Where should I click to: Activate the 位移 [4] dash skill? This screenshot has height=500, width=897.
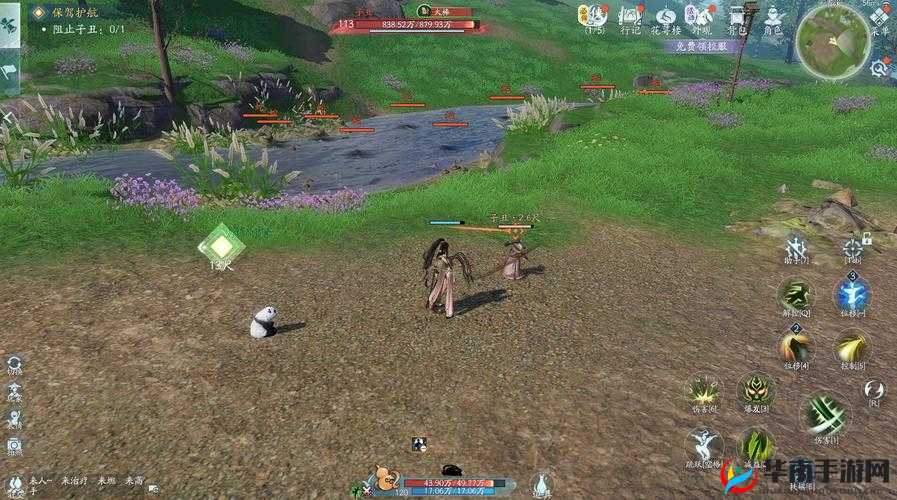(x=796, y=347)
